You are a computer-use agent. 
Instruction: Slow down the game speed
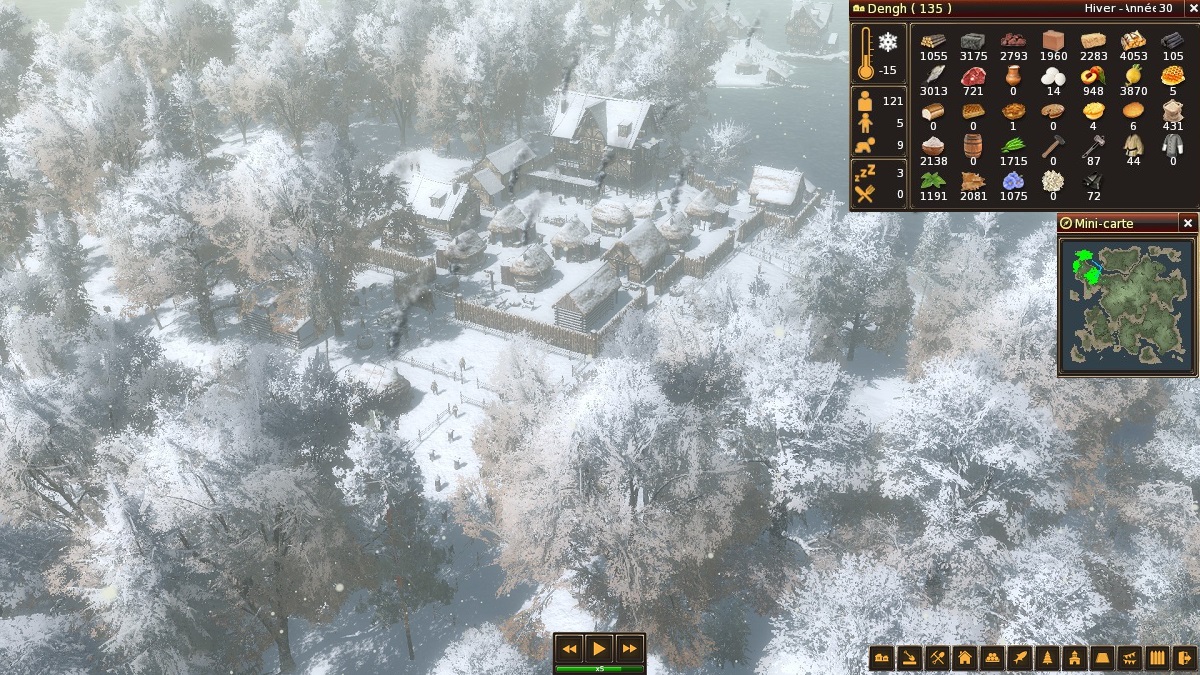pos(569,648)
